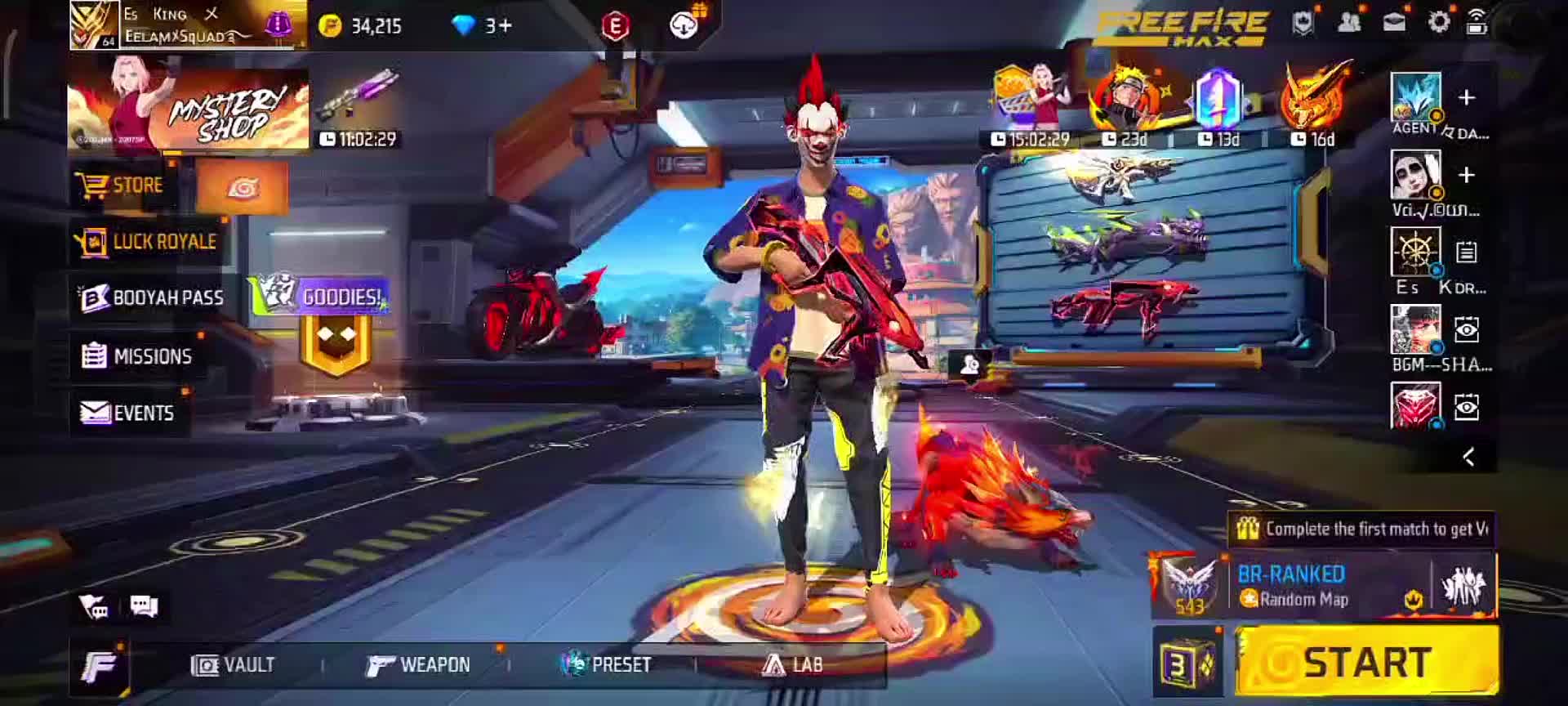Open the PRESET tab
Image resolution: width=1568 pixels, height=706 pixels.
[x=606, y=665]
